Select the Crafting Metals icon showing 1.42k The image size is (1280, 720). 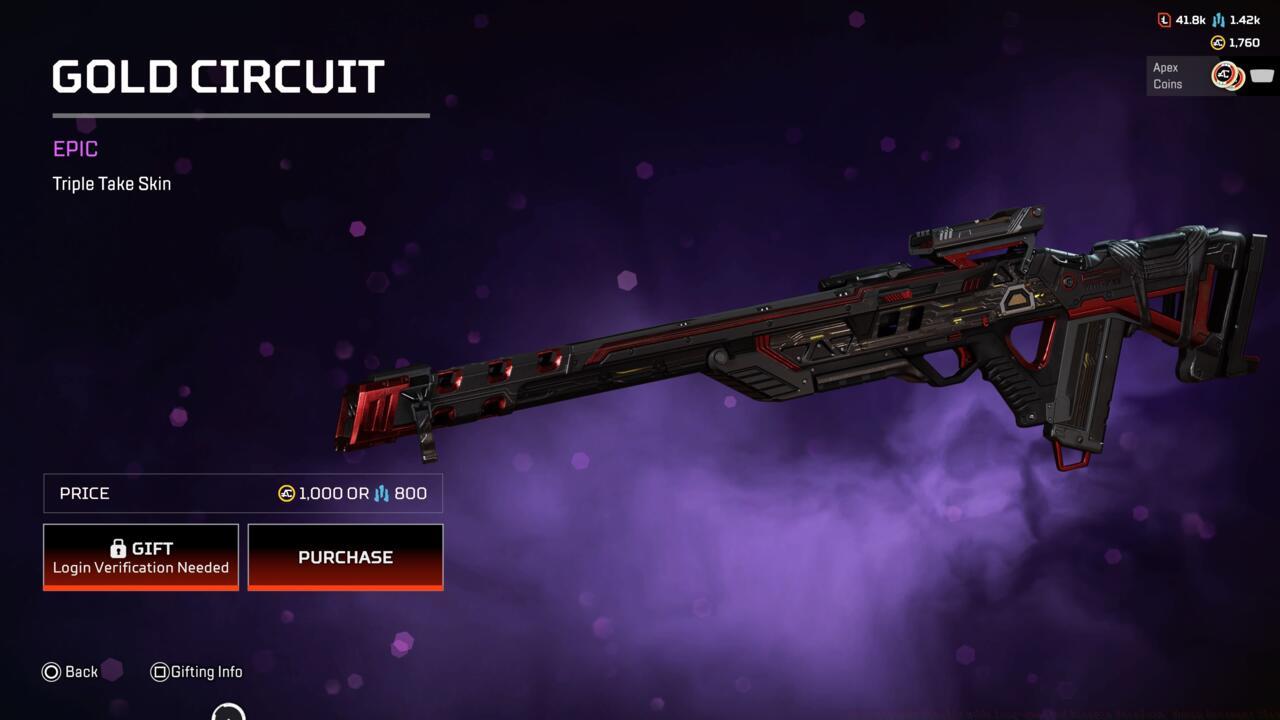[1218, 20]
